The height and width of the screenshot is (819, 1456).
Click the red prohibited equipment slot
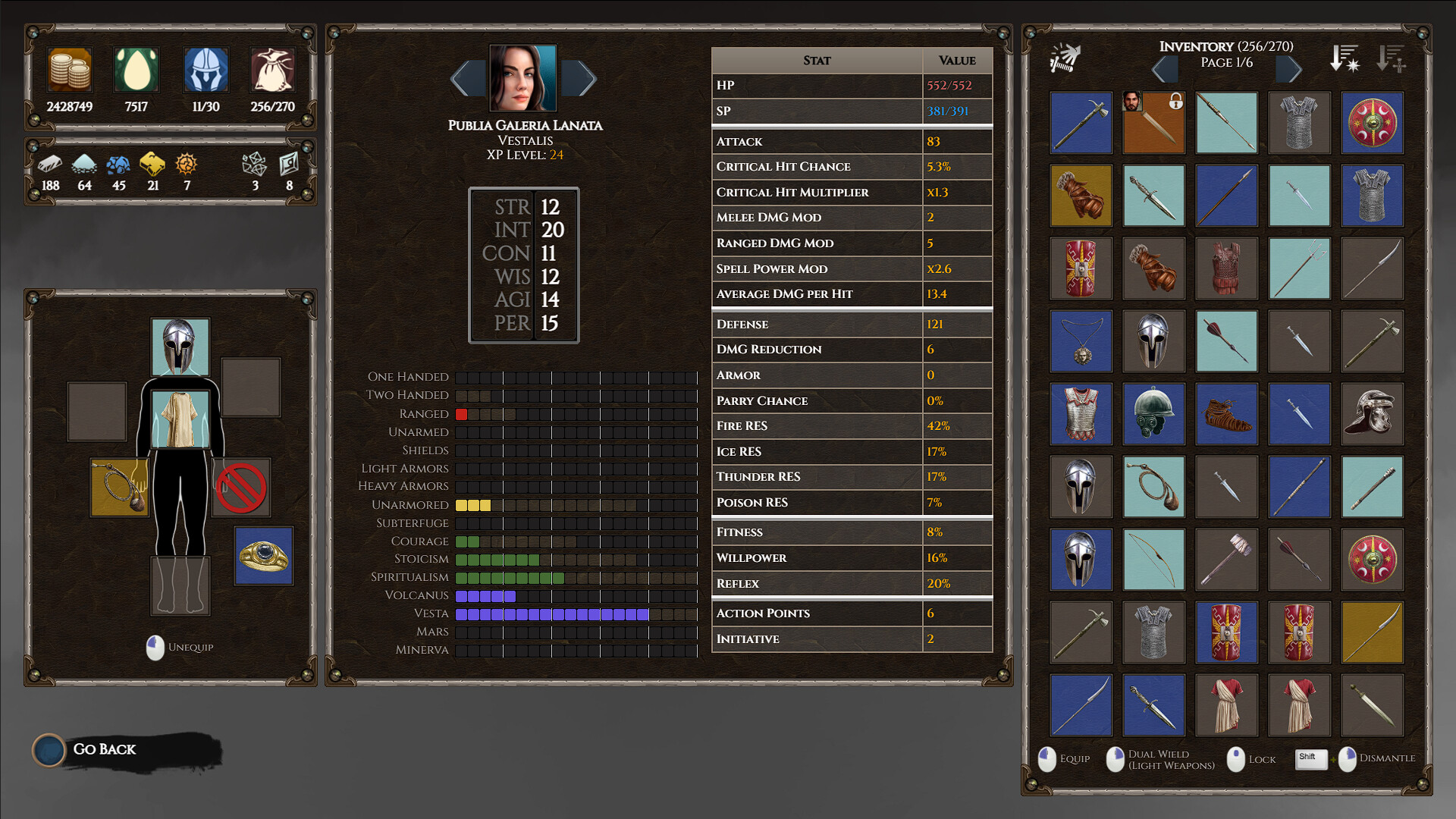click(241, 488)
